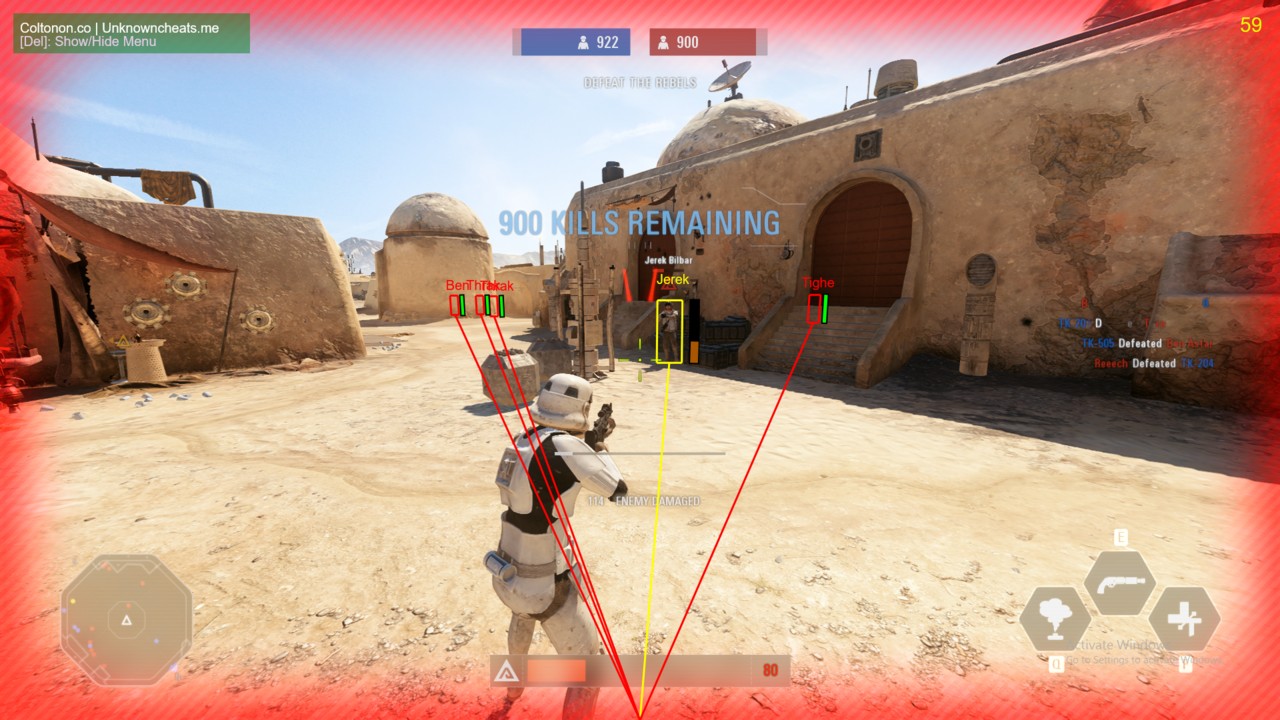
Task: Activate the shotgun star card
Action: tap(1120, 583)
